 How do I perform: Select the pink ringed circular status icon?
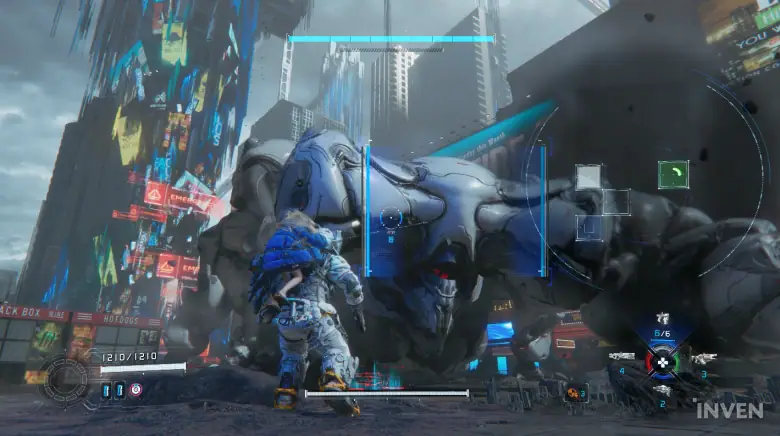point(136,390)
